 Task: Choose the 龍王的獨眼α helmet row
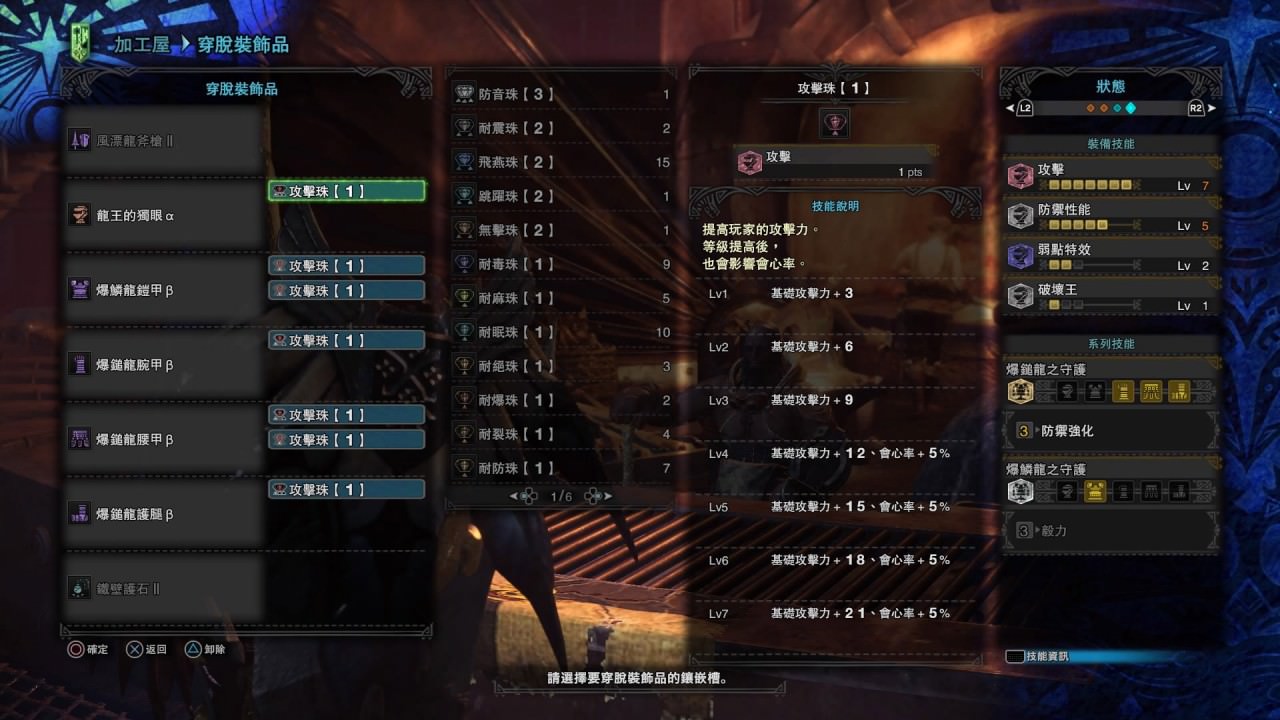pos(165,215)
